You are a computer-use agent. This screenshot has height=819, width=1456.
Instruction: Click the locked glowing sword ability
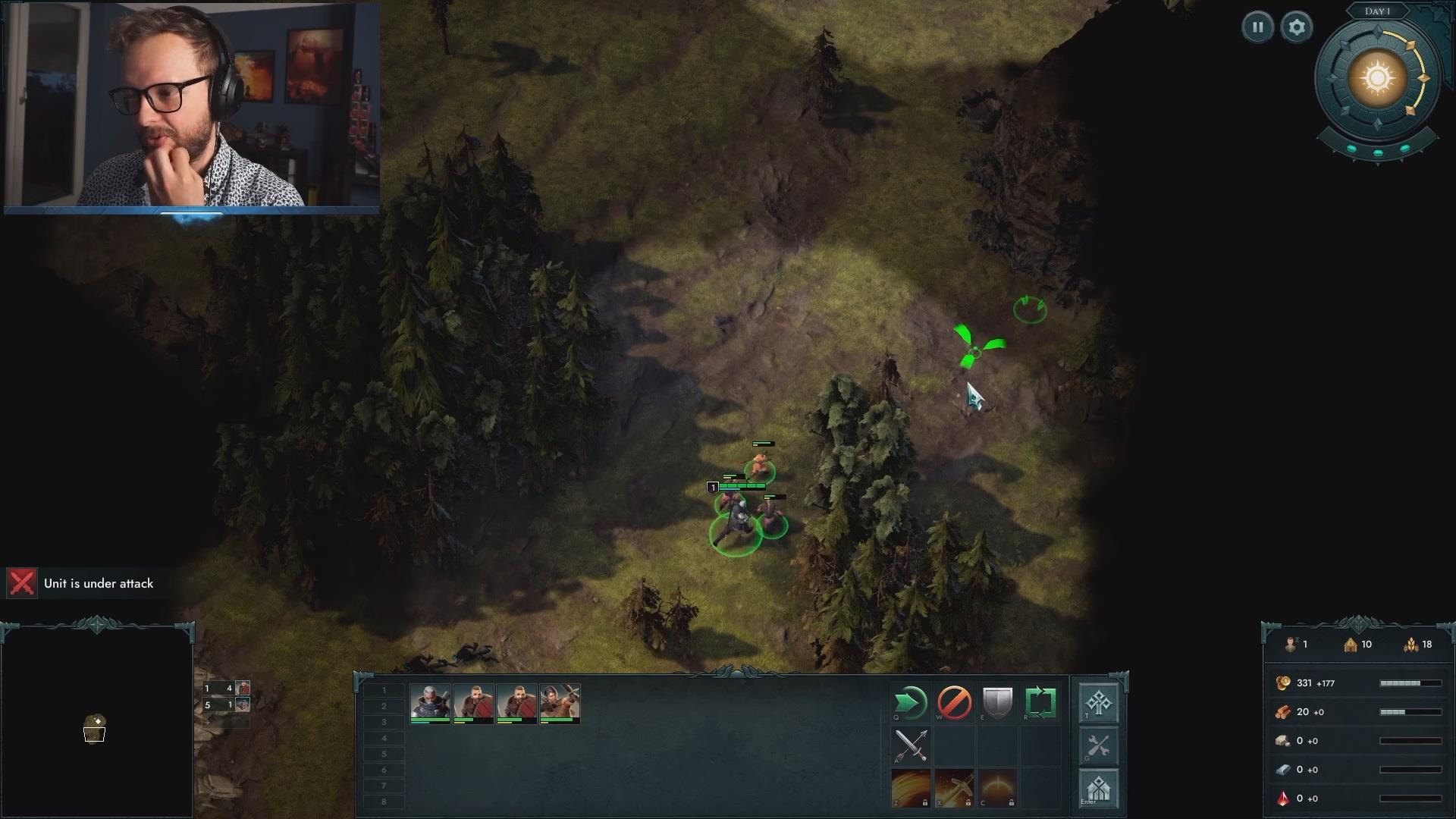tap(954, 788)
